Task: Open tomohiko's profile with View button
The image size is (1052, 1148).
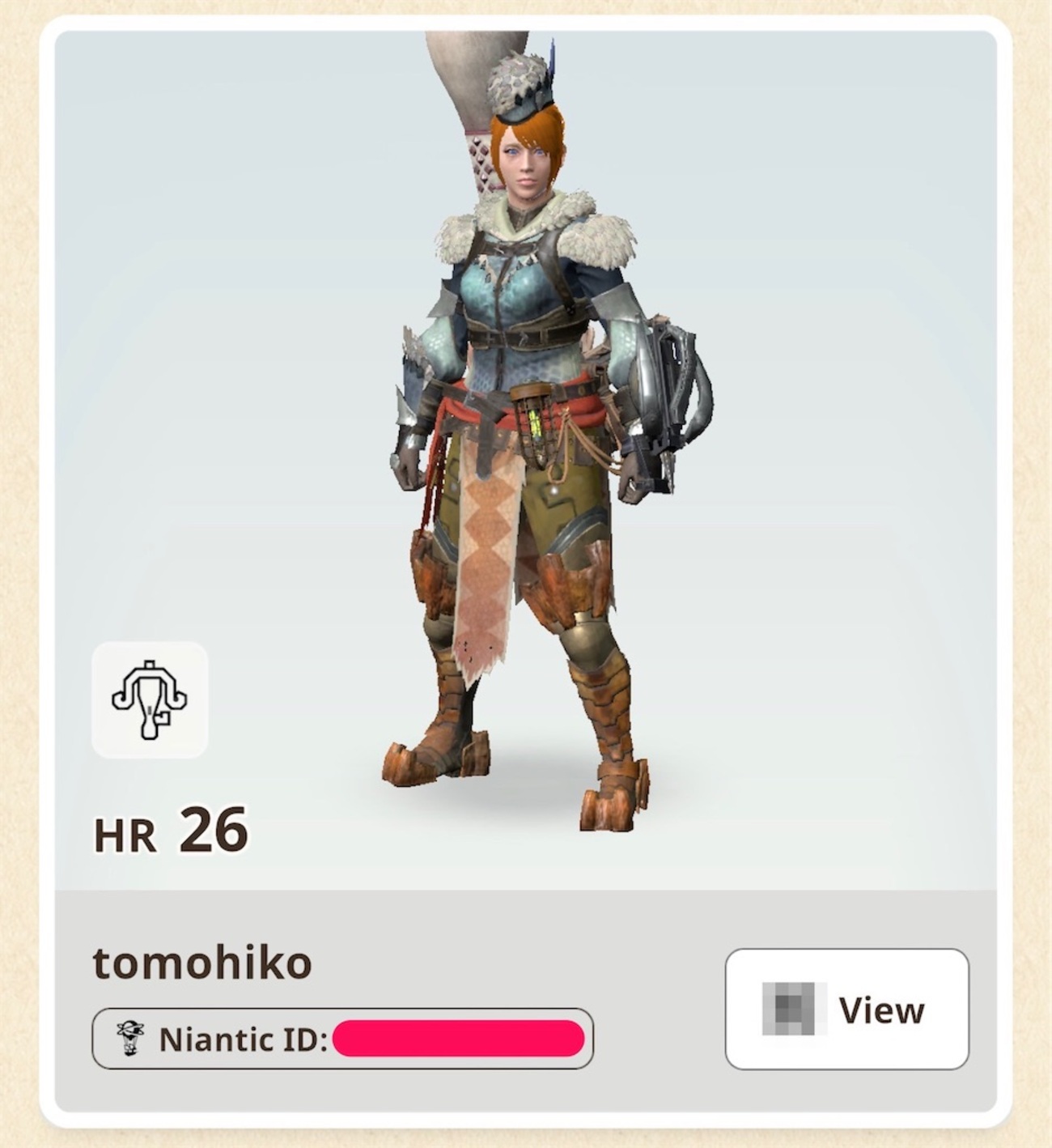Action: [x=846, y=1010]
